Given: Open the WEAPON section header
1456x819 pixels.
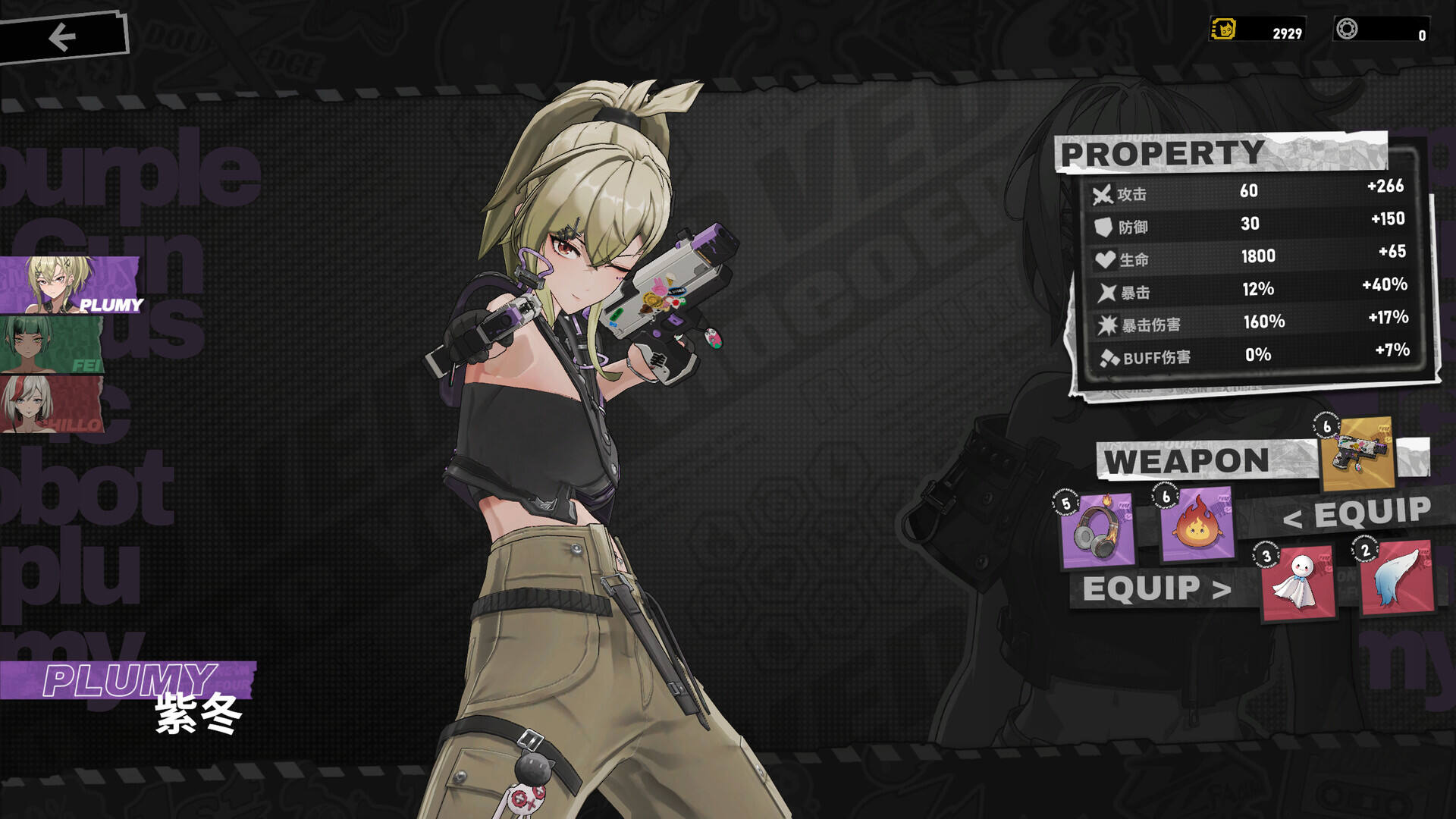Looking at the screenshot, I should click(1187, 460).
